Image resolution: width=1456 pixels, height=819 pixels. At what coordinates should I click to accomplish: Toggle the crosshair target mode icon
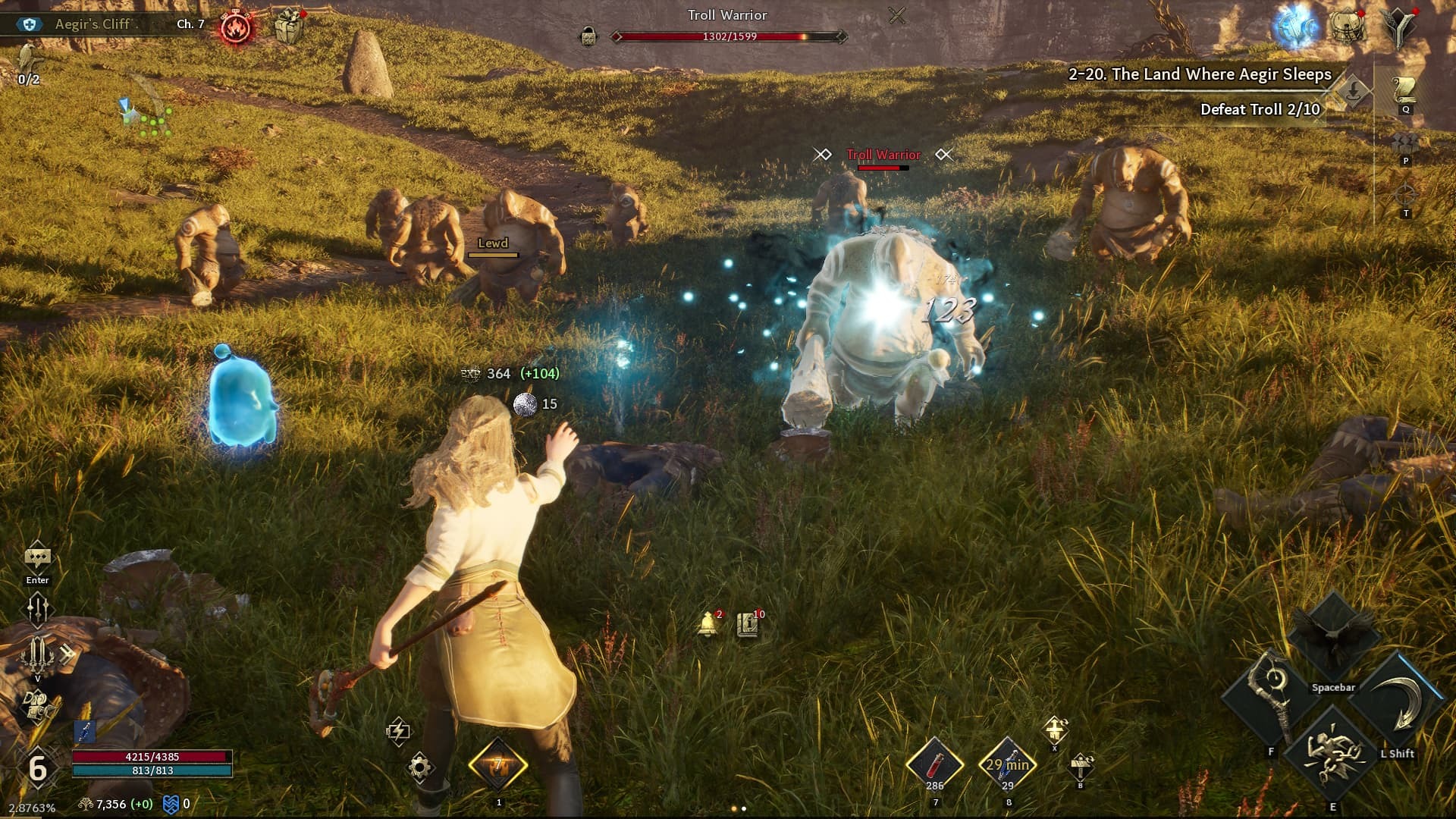click(1405, 195)
